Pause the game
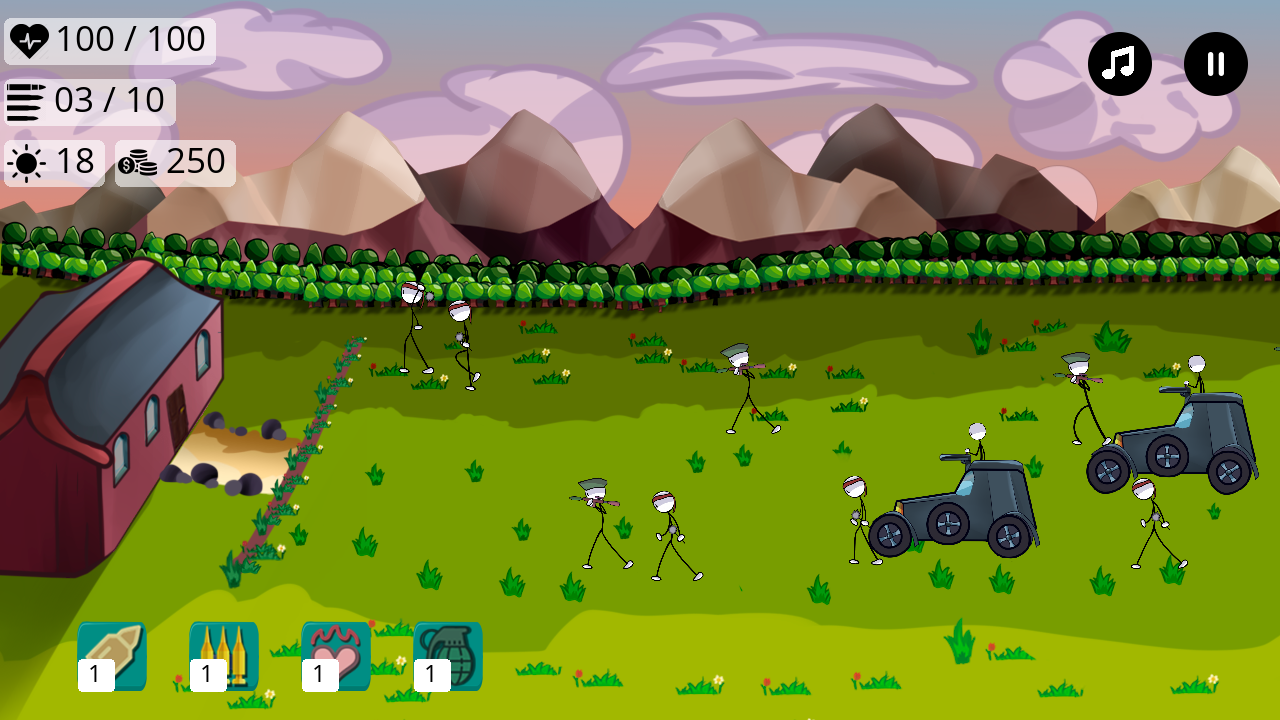The width and height of the screenshot is (1280, 720). click(1215, 63)
